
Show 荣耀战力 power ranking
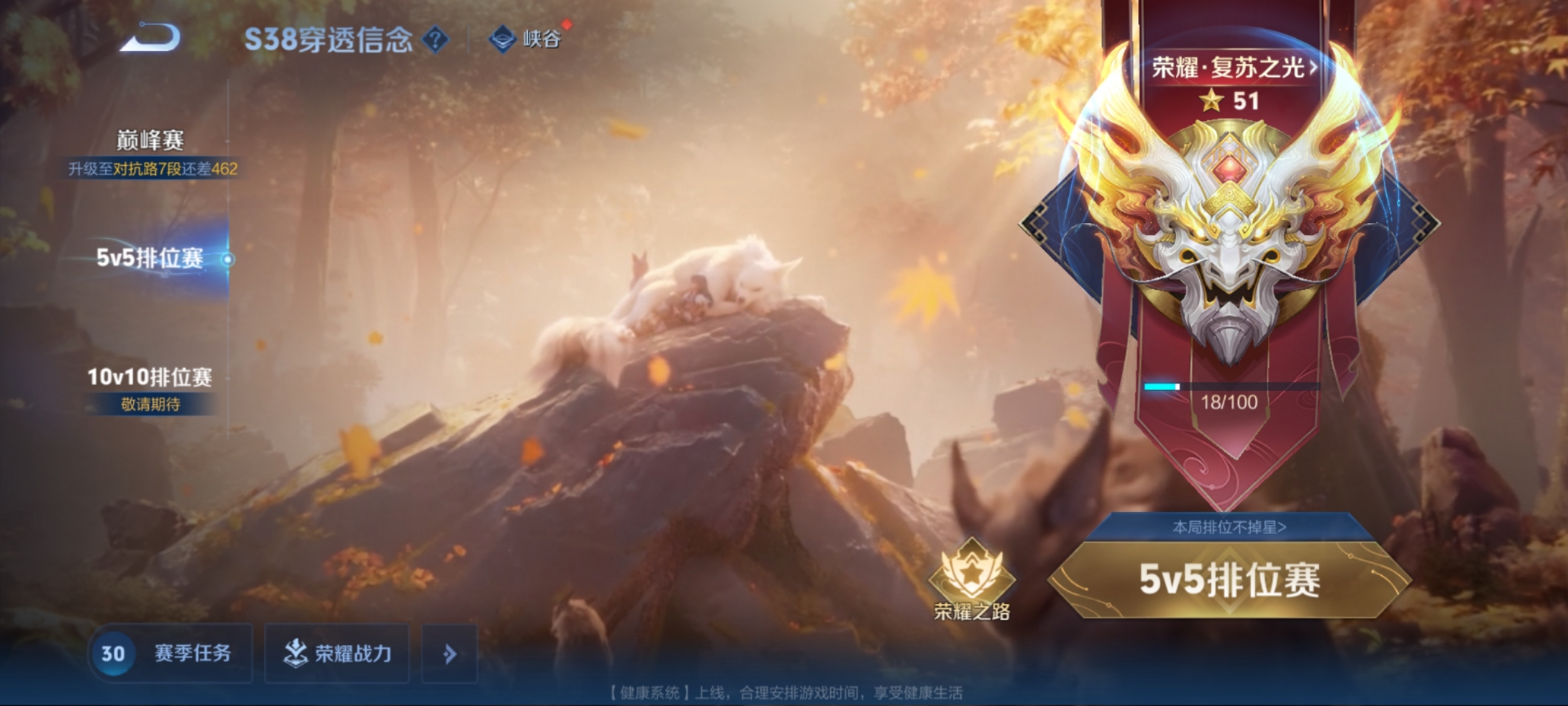pos(337,653)
